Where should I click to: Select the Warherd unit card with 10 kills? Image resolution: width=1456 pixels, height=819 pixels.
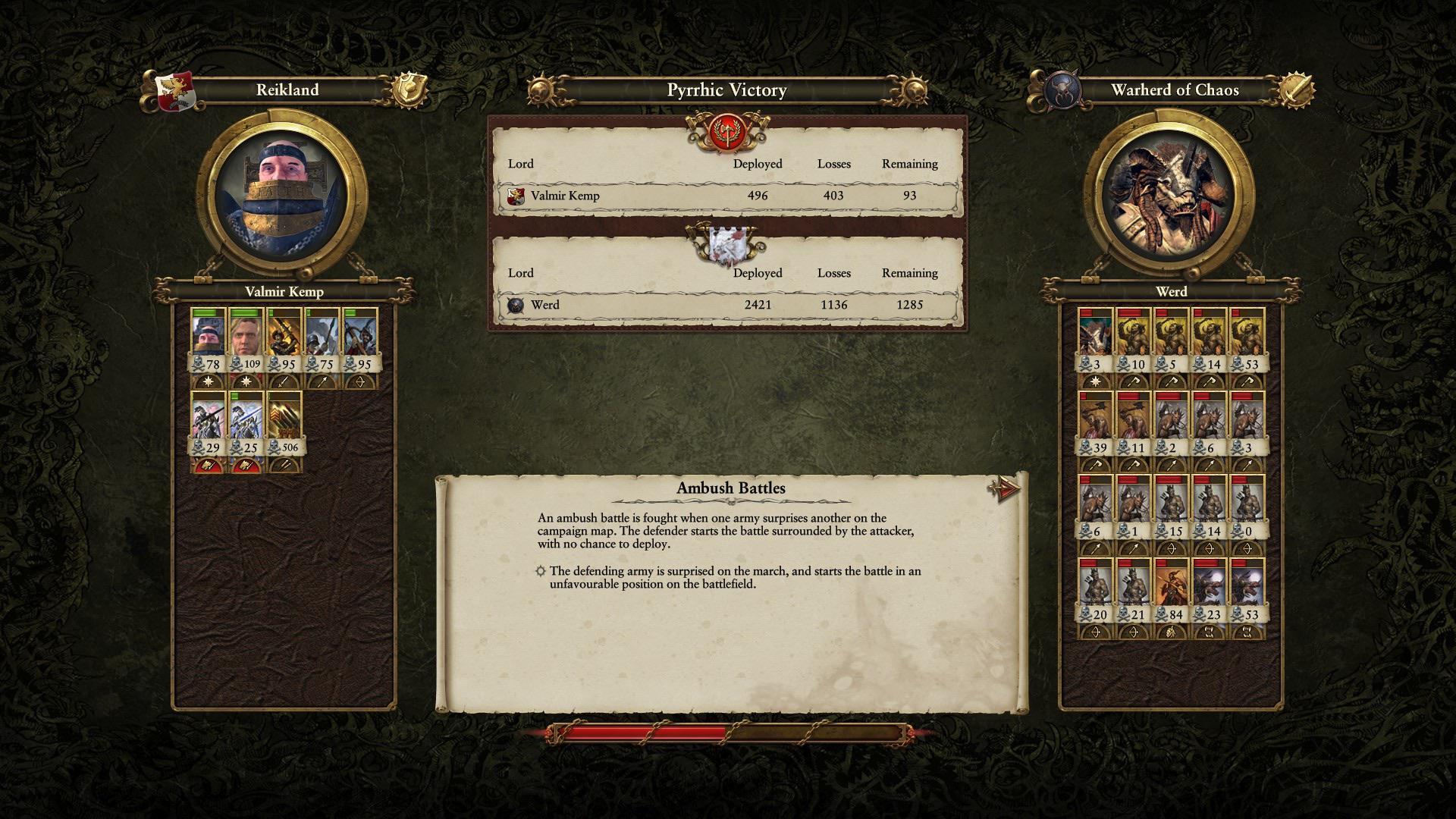pos(1134,341)
